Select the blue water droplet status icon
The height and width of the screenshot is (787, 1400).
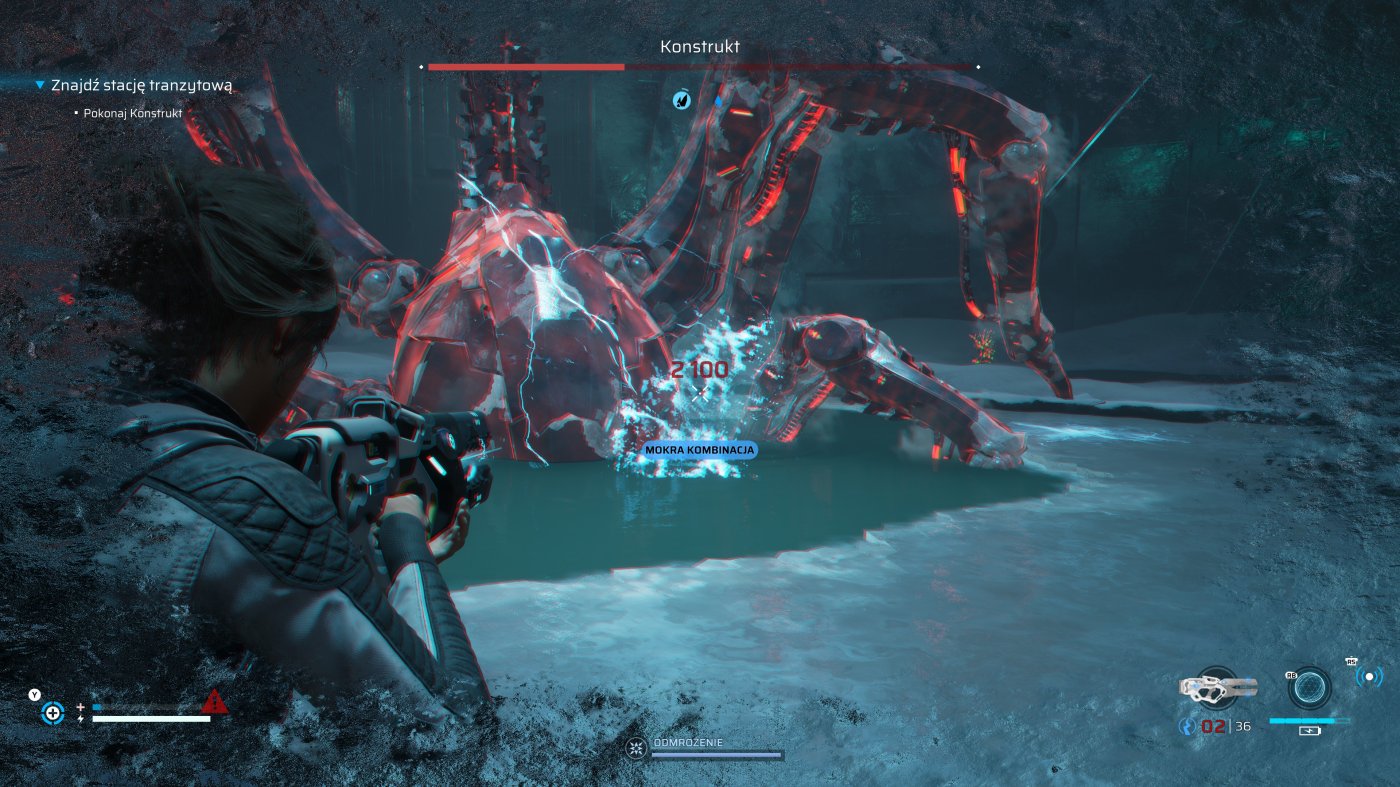coord(717,100)
